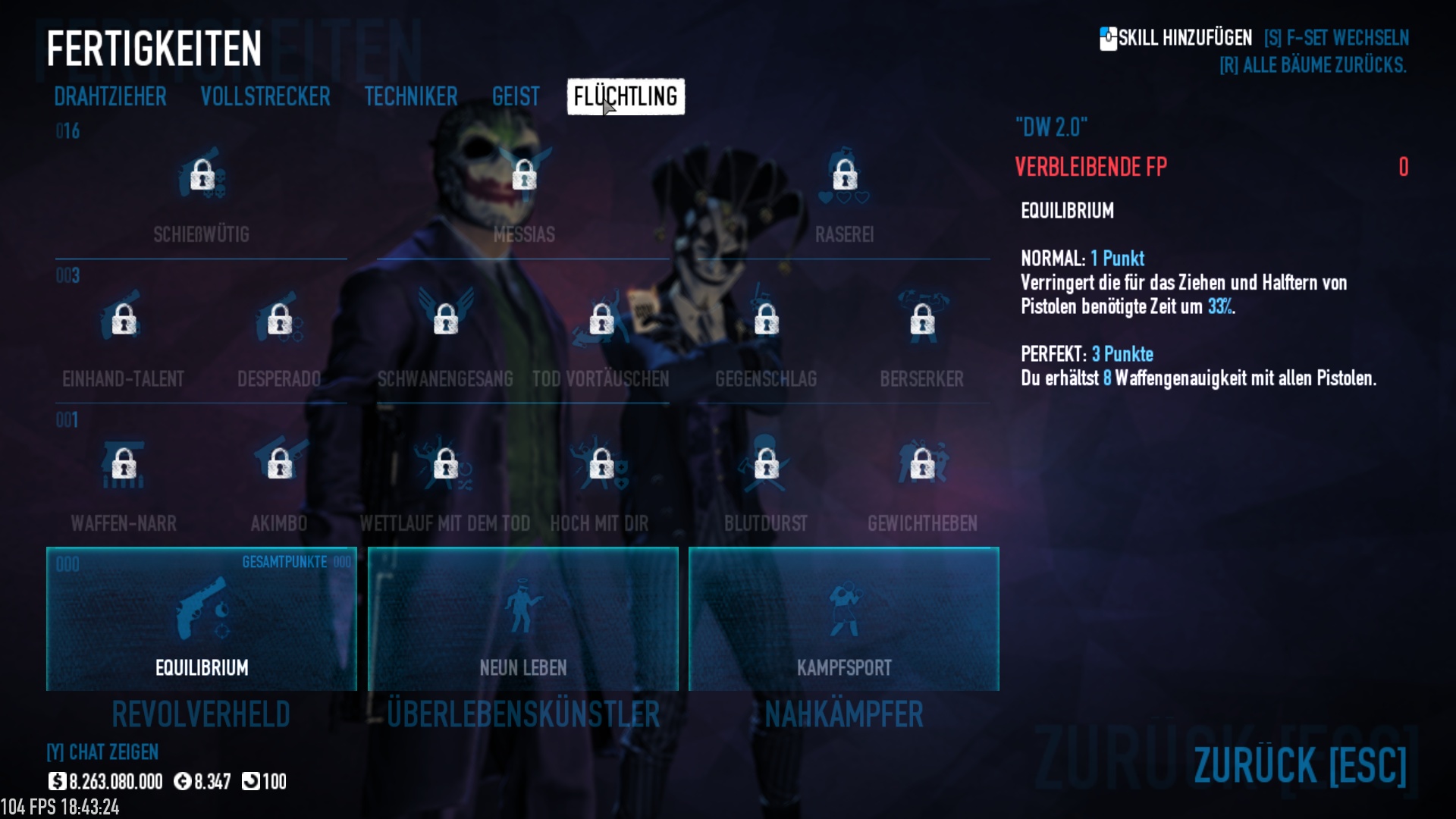Click the locked Berserker skill
Image resolution: width=1456 pixels, height=819 pixels.
tap(922, 320)
